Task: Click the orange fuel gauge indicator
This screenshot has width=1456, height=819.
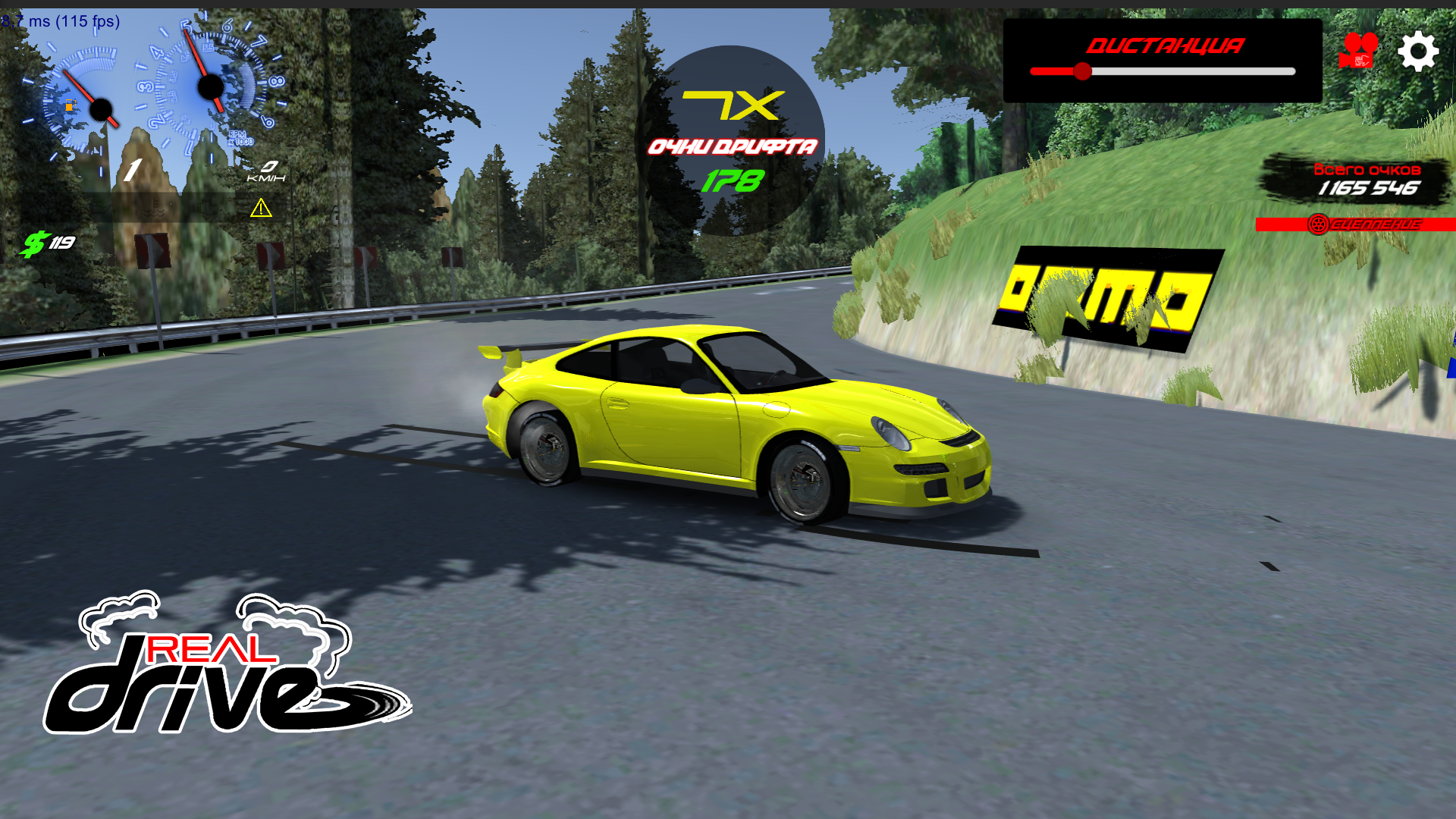Action: pos(70,106)
